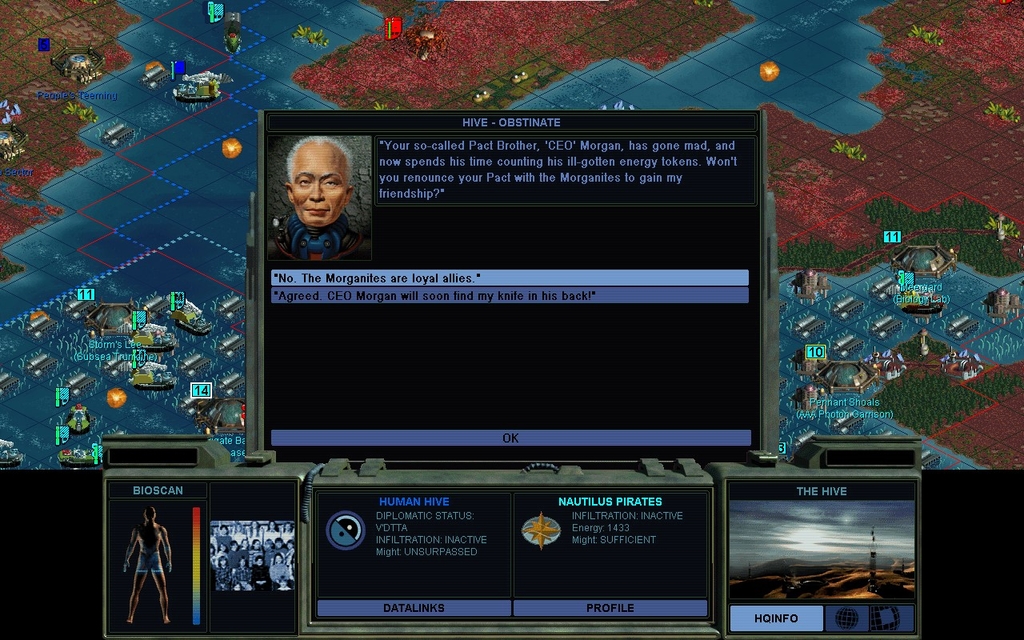Confirm with the OK button
The width and height of the screenshot is (1024, 640).
[x=510, y=438]
